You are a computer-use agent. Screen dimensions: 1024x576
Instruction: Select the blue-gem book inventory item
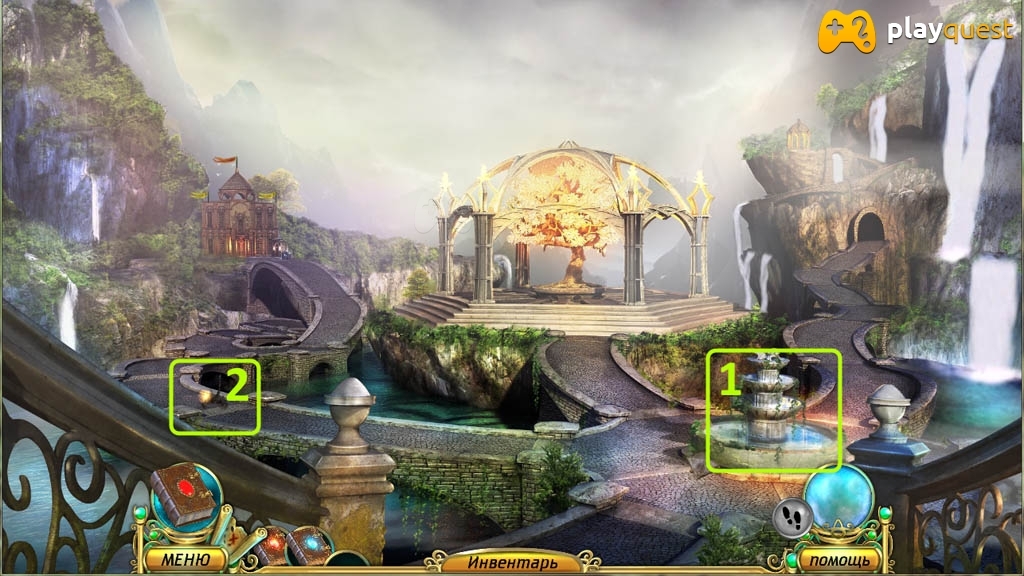(309, 546)
